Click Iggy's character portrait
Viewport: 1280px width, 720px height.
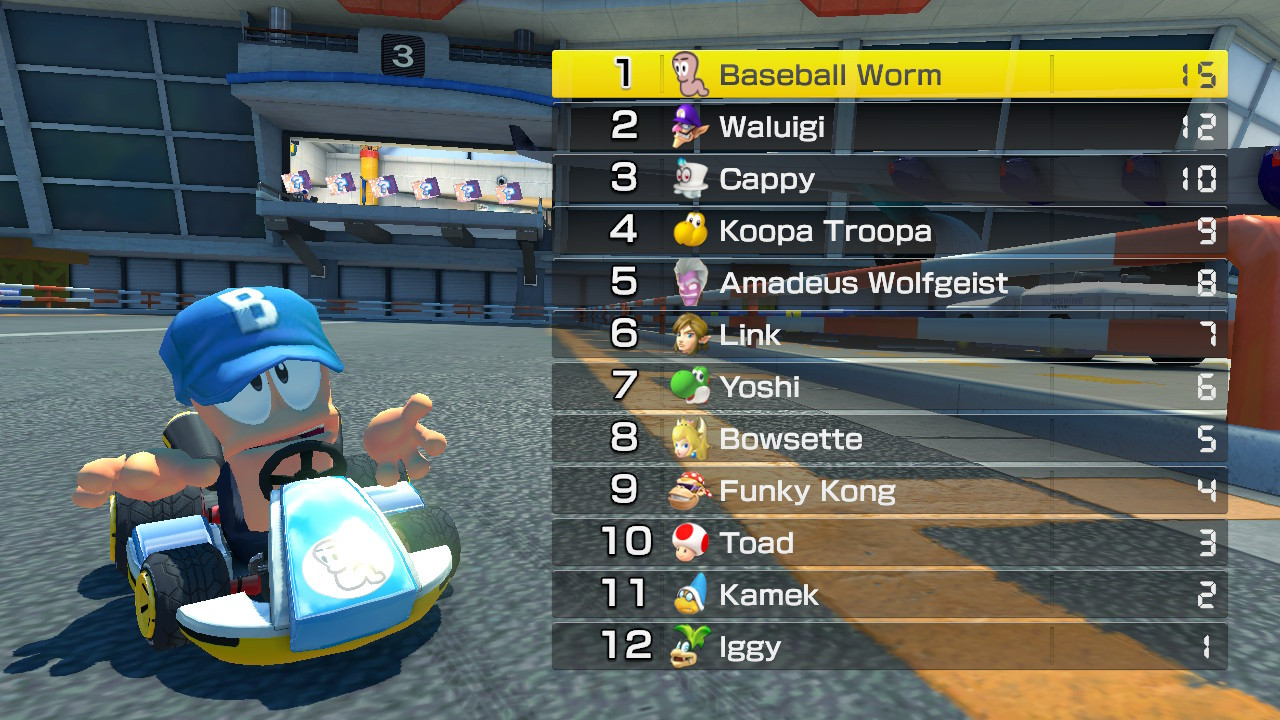pos(686,646)
